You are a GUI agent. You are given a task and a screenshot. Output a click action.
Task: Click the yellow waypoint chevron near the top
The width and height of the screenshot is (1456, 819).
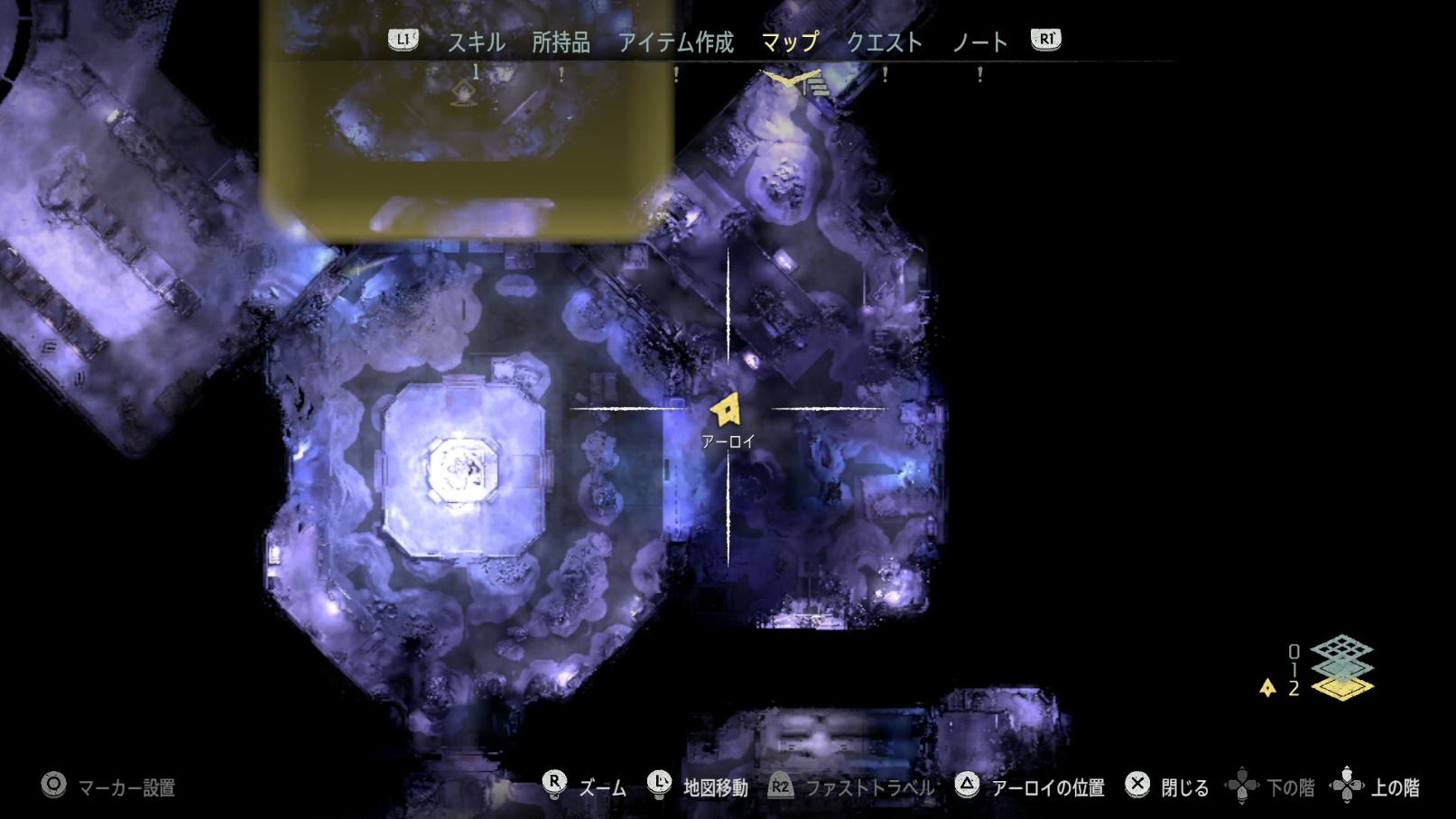(x=787, y=79)
